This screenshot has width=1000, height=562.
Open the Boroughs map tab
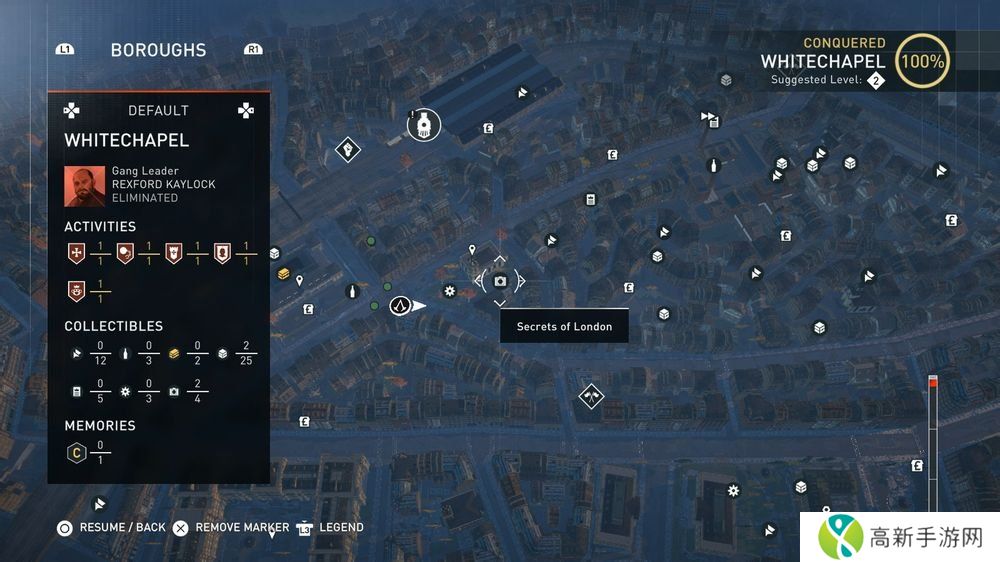158,50
